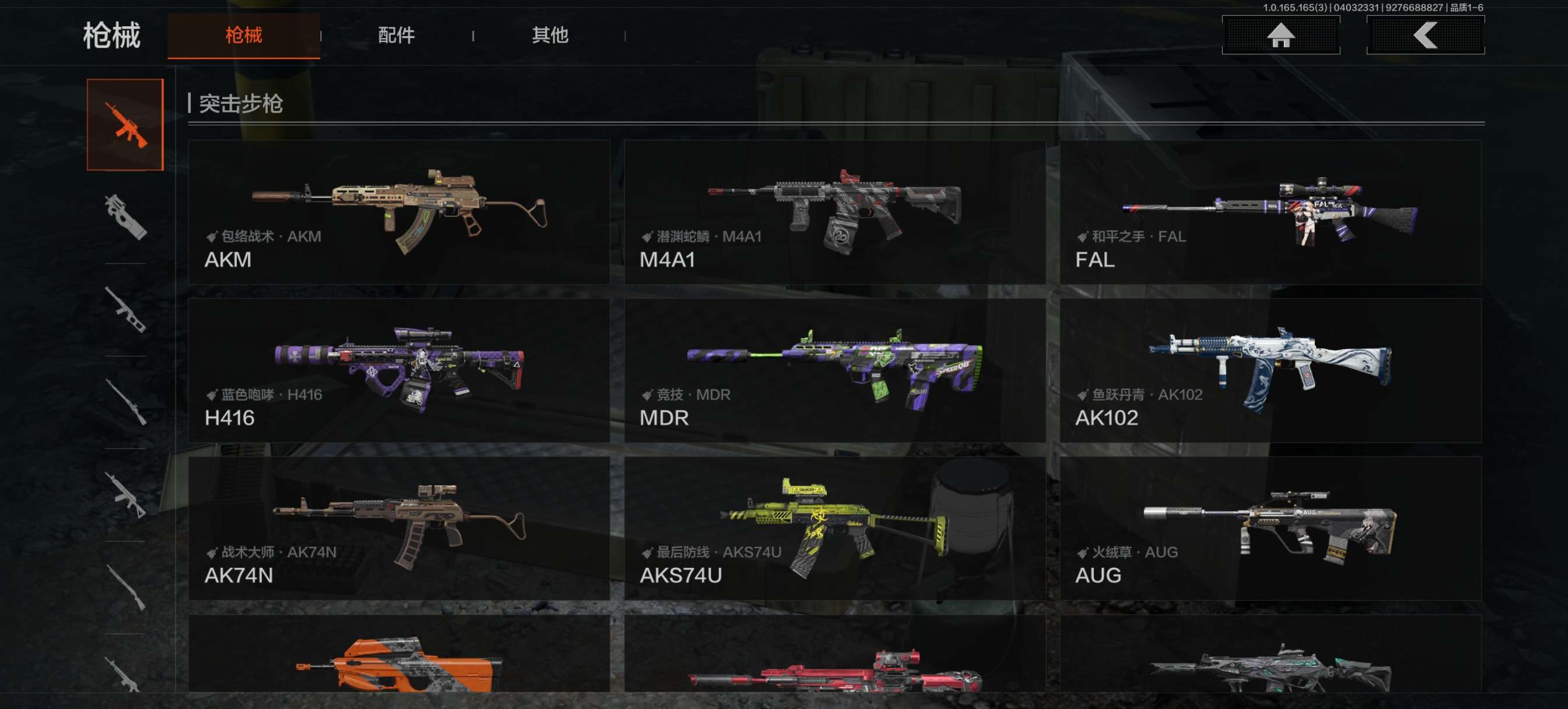1568x709 pixels.
Task: Open the FAL weapon card
Action: [x=1270, y=212]
